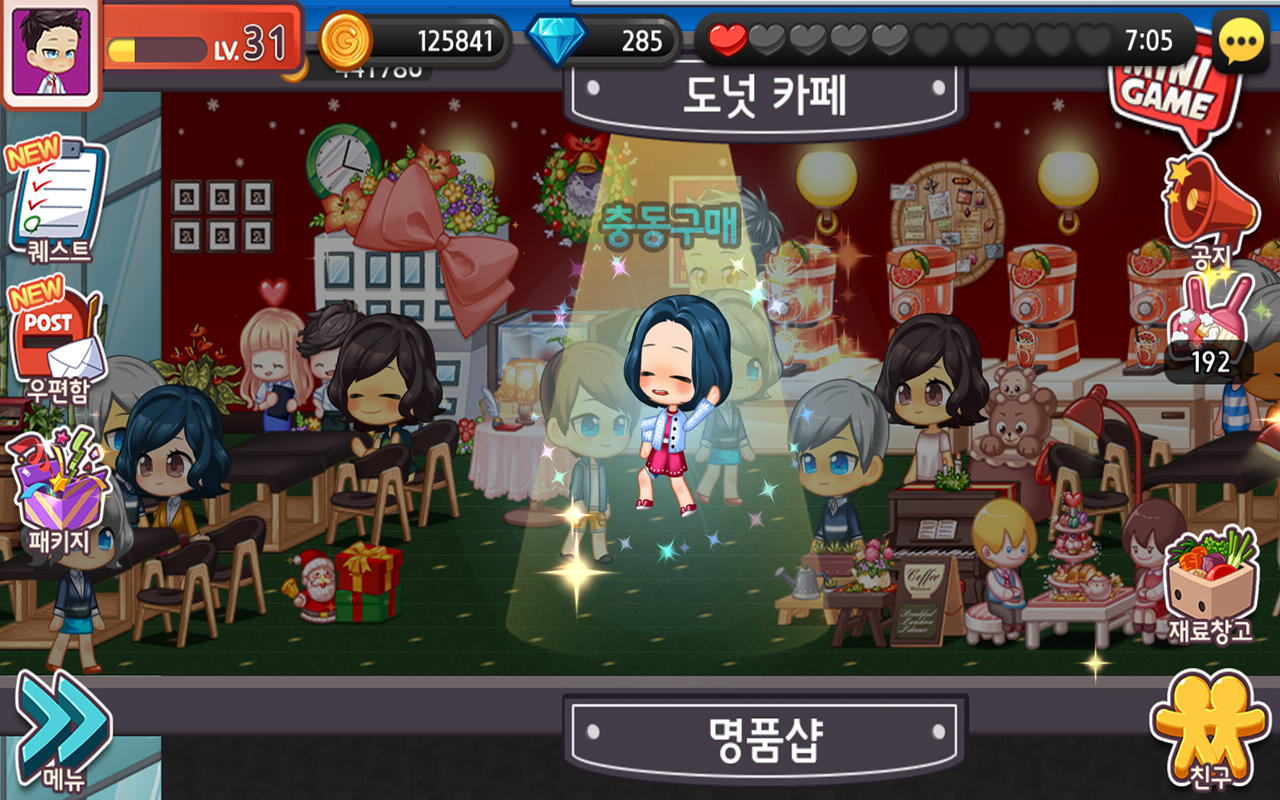Open the gold coin counter showing 125841
This screenshot has width=1280, height=800.
pyautogui.click(x=430, y=40)
